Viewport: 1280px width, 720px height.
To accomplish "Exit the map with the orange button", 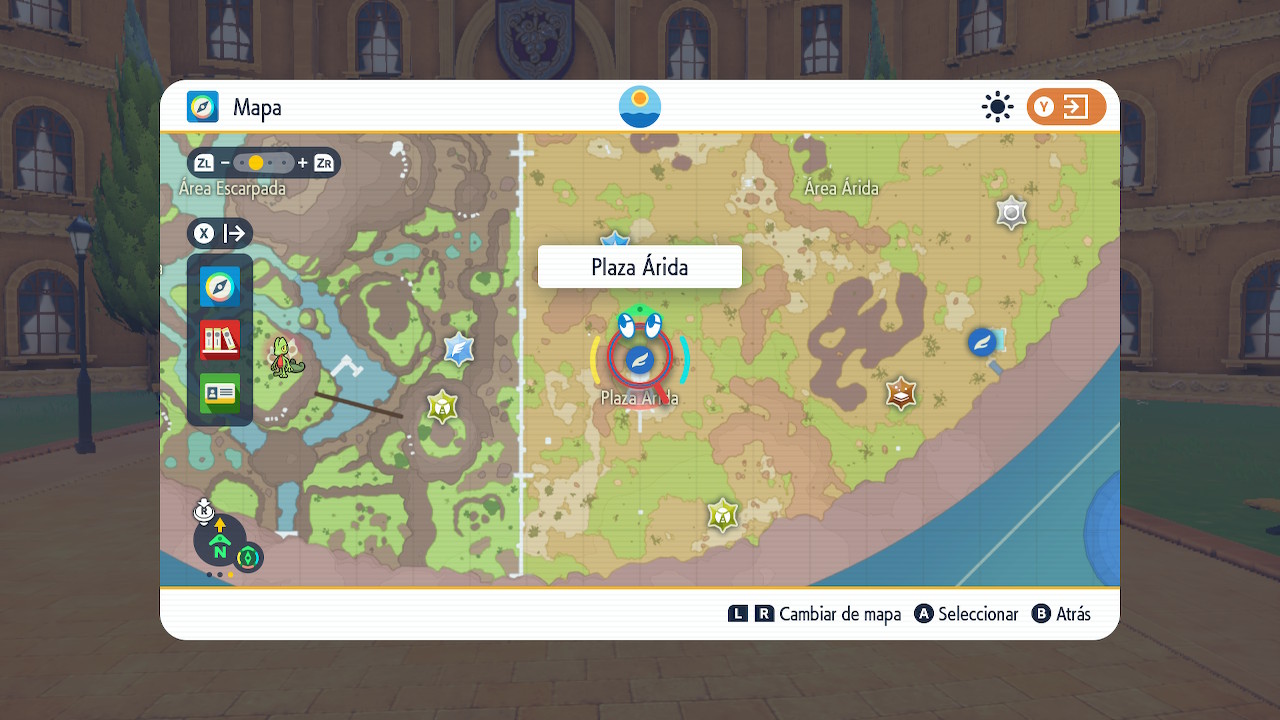I will tap(1066, 107).
